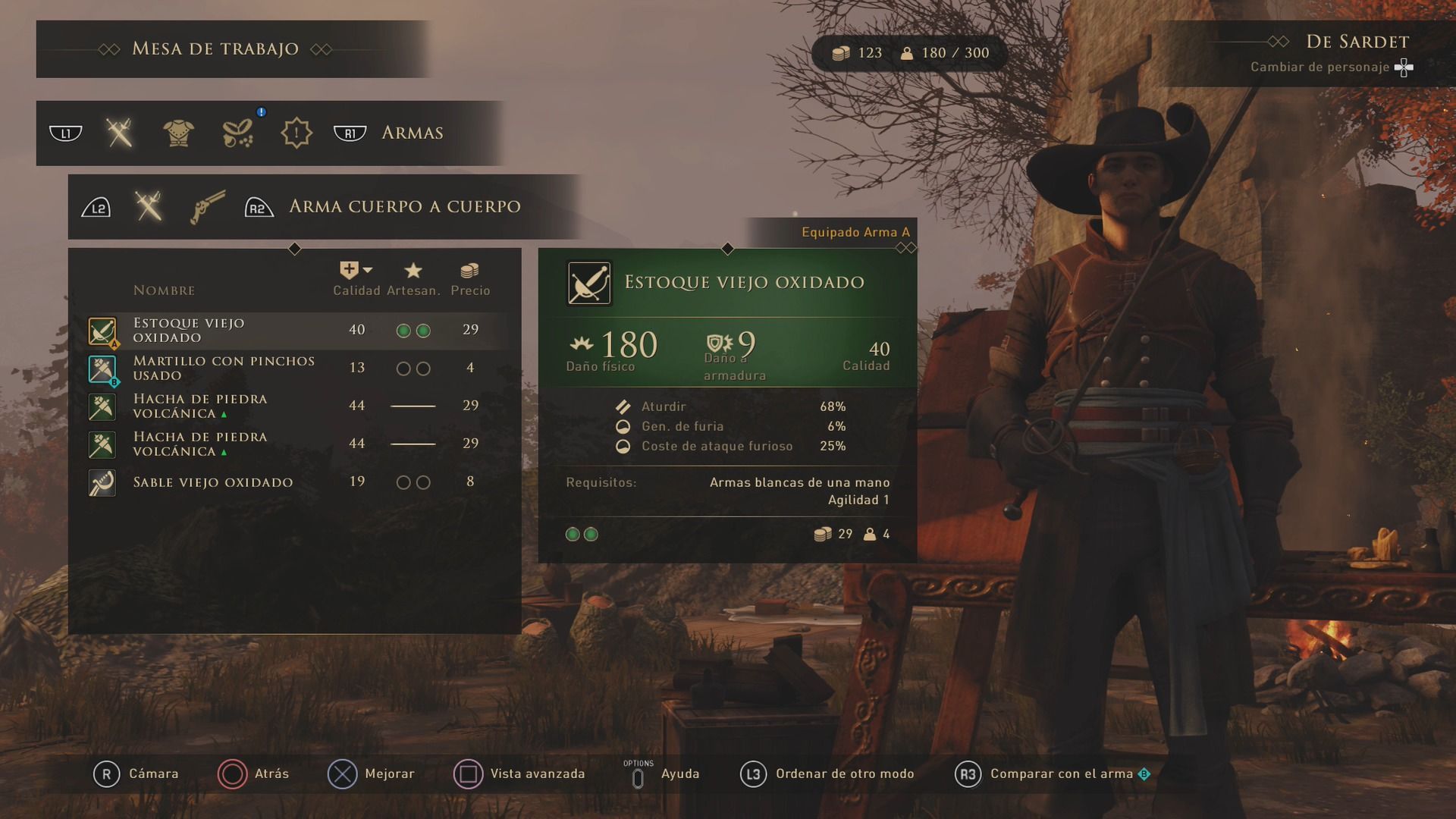The height and width of the screenshot is (819, 1456).
Task: Sort weapons by Artesan. star column
Action: (x=413, y=279)
